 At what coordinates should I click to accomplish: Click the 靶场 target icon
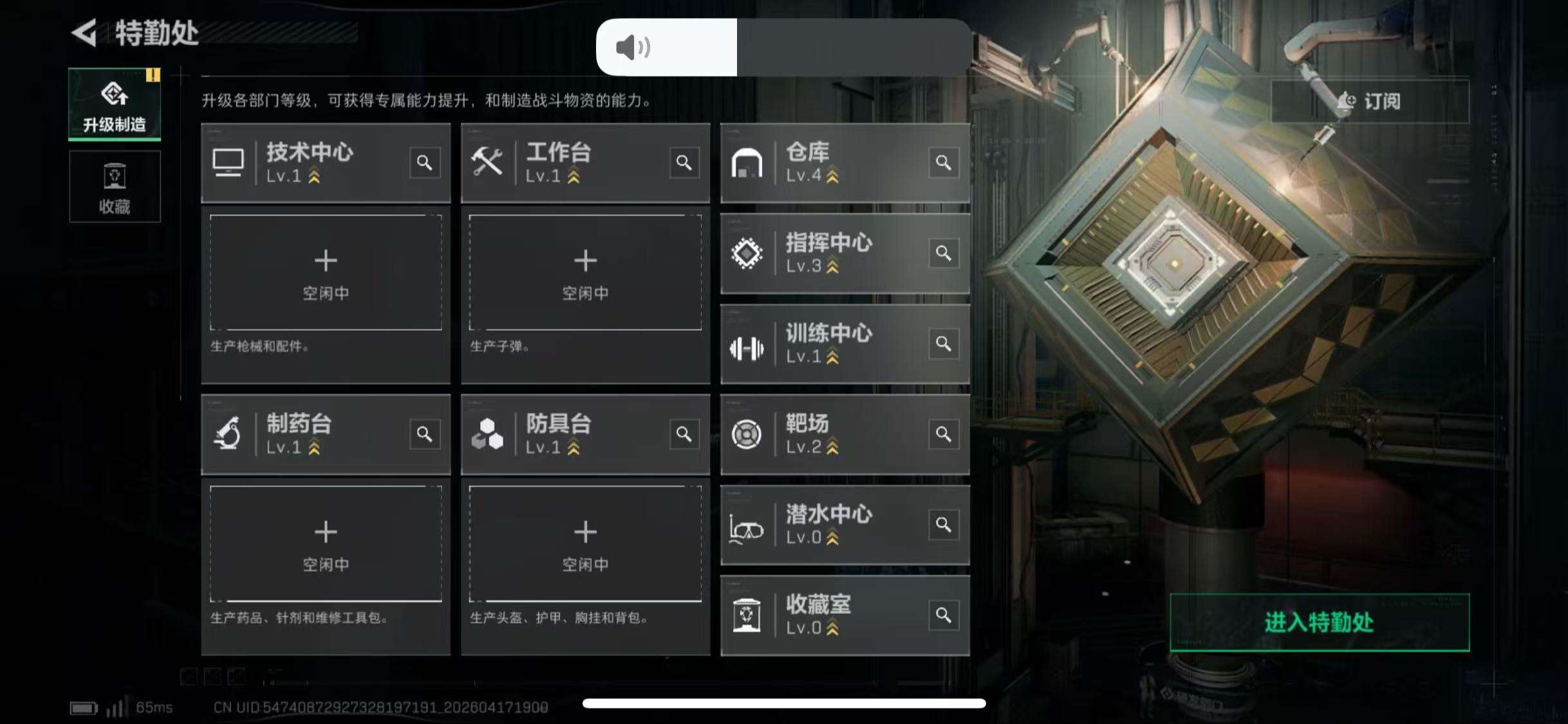coord(748,434)
